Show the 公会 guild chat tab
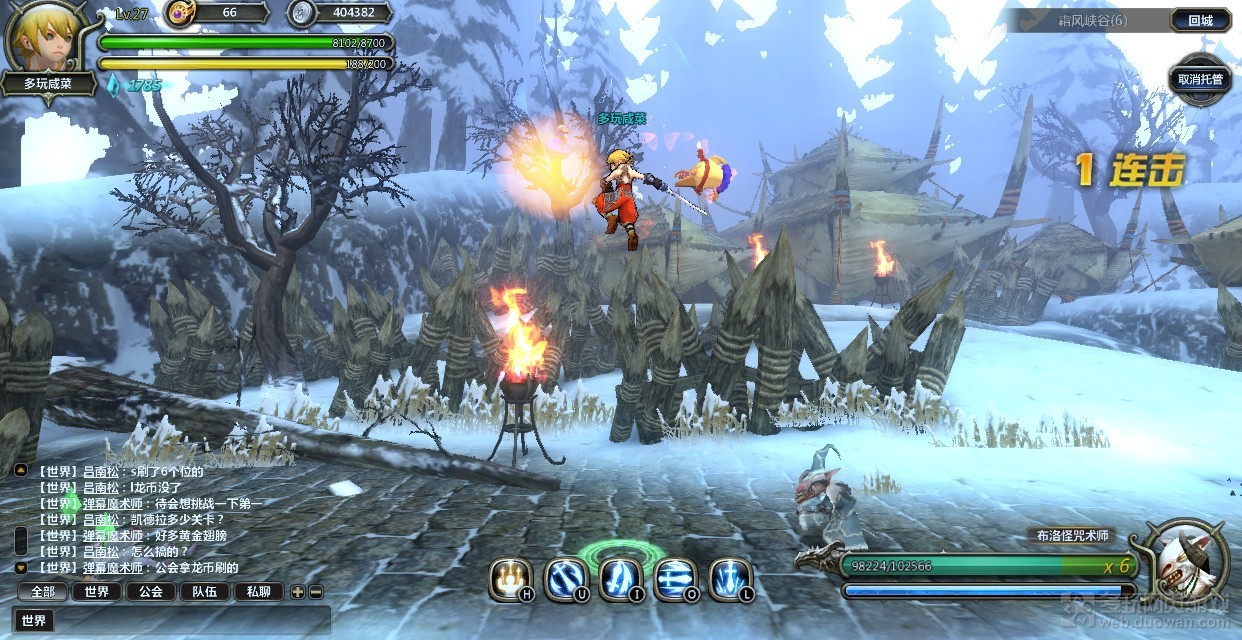Image resolution: width=1242 pixels, height=640 pixels. pos(151,591)
